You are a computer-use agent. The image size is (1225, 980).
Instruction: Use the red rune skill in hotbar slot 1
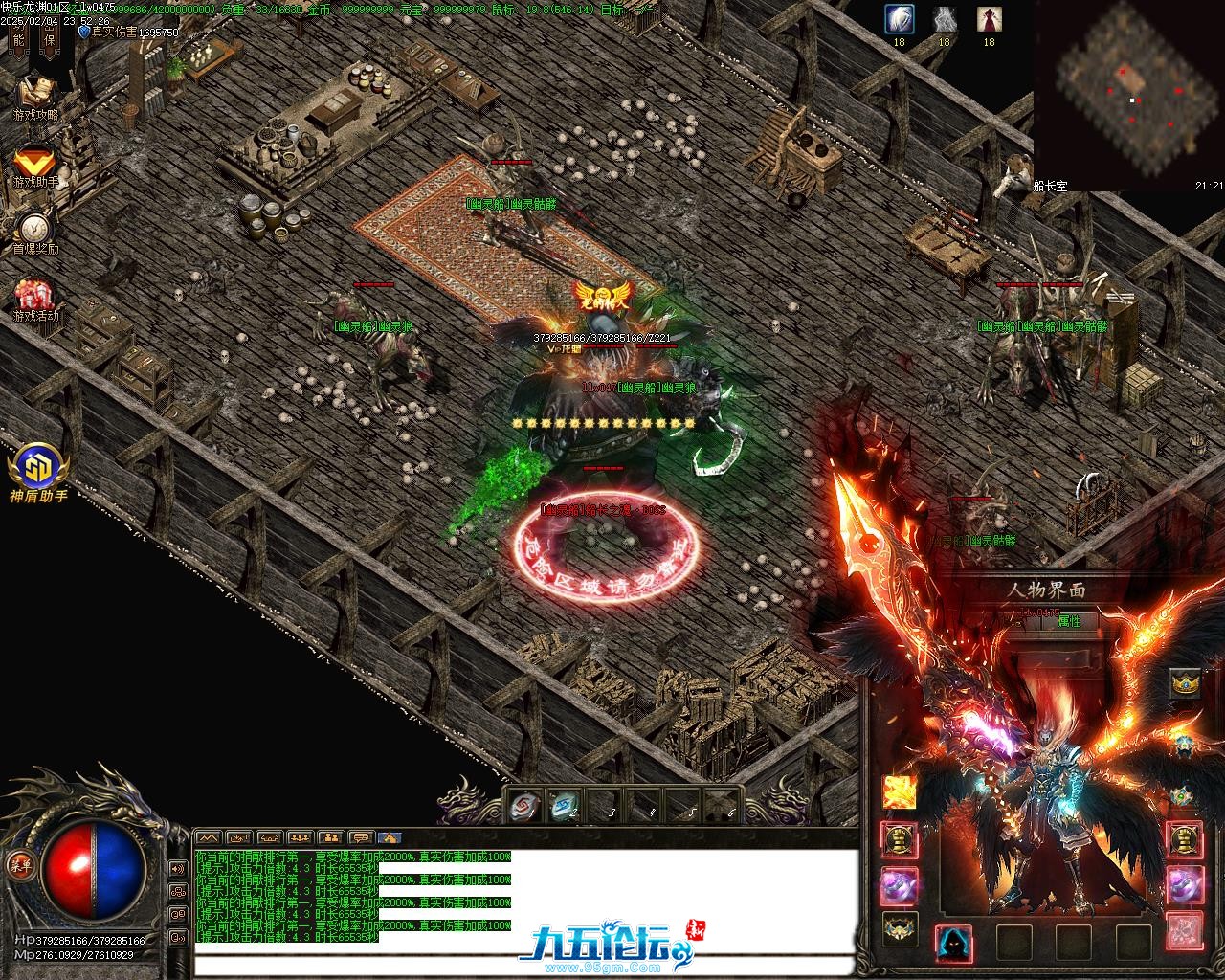click(524, 807)
